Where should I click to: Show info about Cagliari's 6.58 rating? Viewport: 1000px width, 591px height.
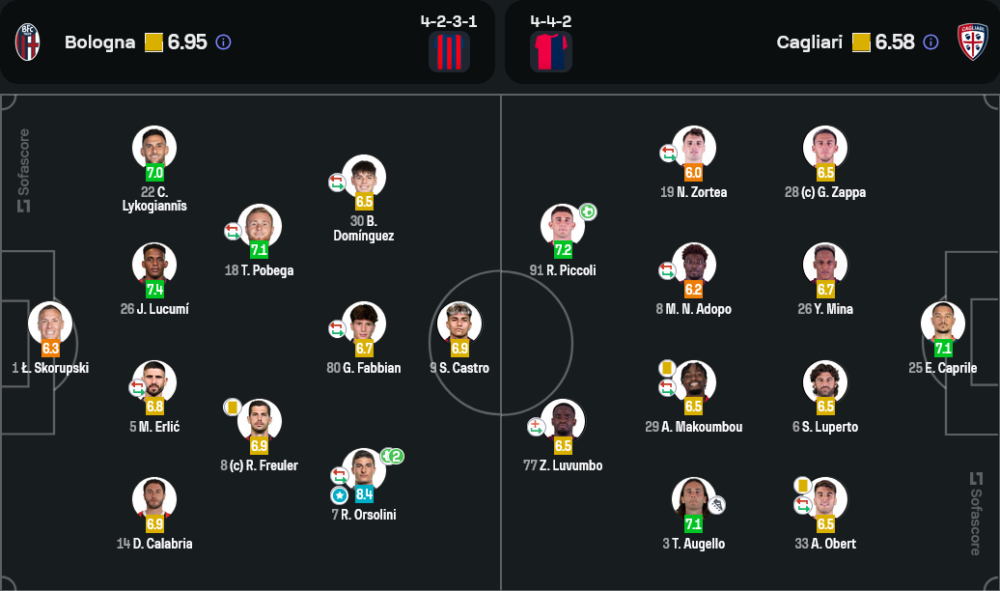(931, 42)
